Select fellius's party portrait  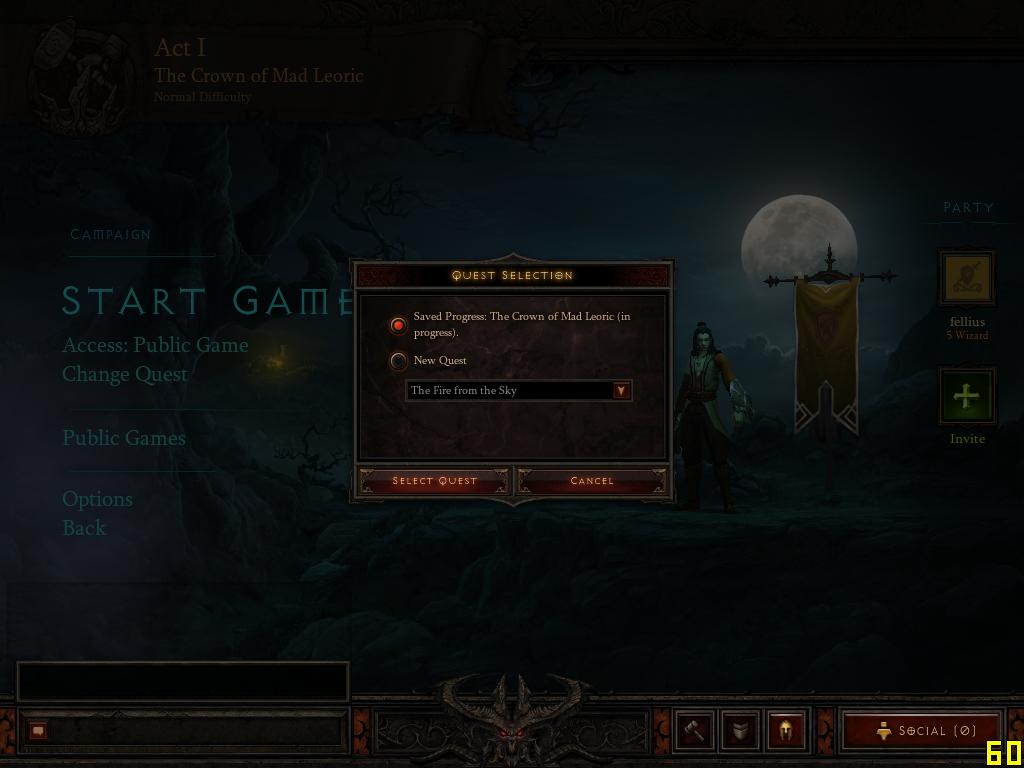click(x=967, y=278)
